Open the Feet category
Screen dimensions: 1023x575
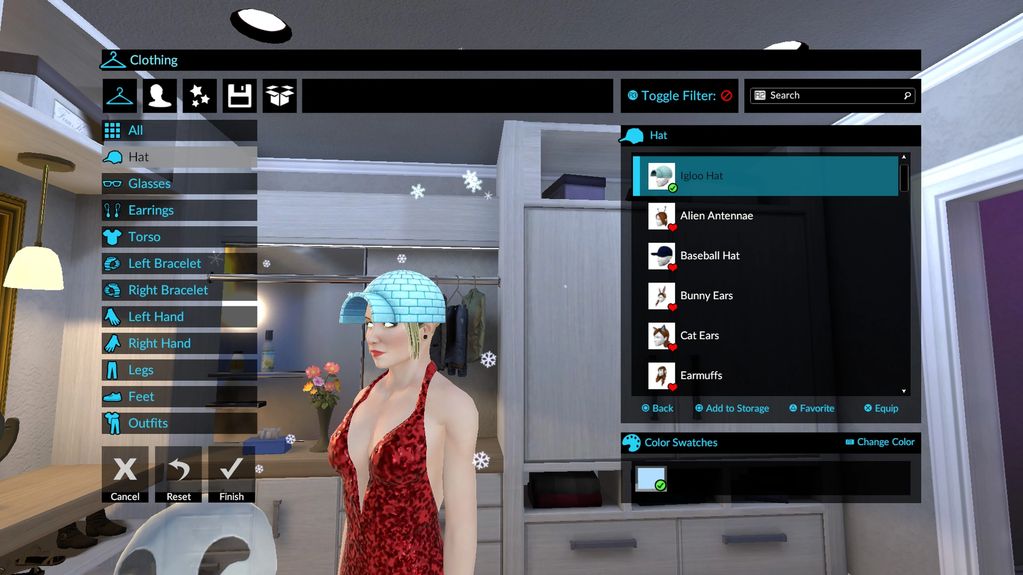178,397
